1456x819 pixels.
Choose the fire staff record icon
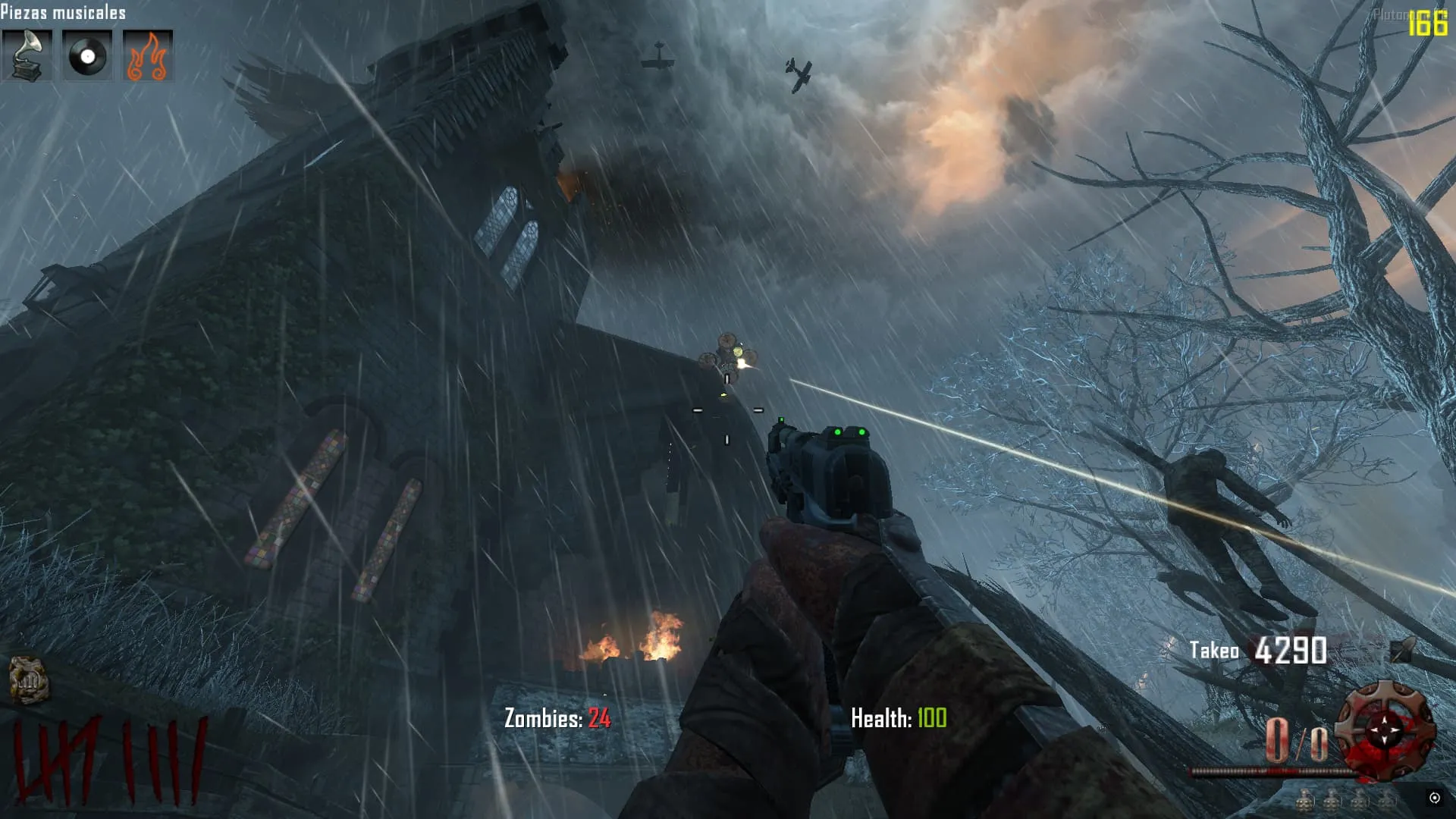[x=148, y=55]
